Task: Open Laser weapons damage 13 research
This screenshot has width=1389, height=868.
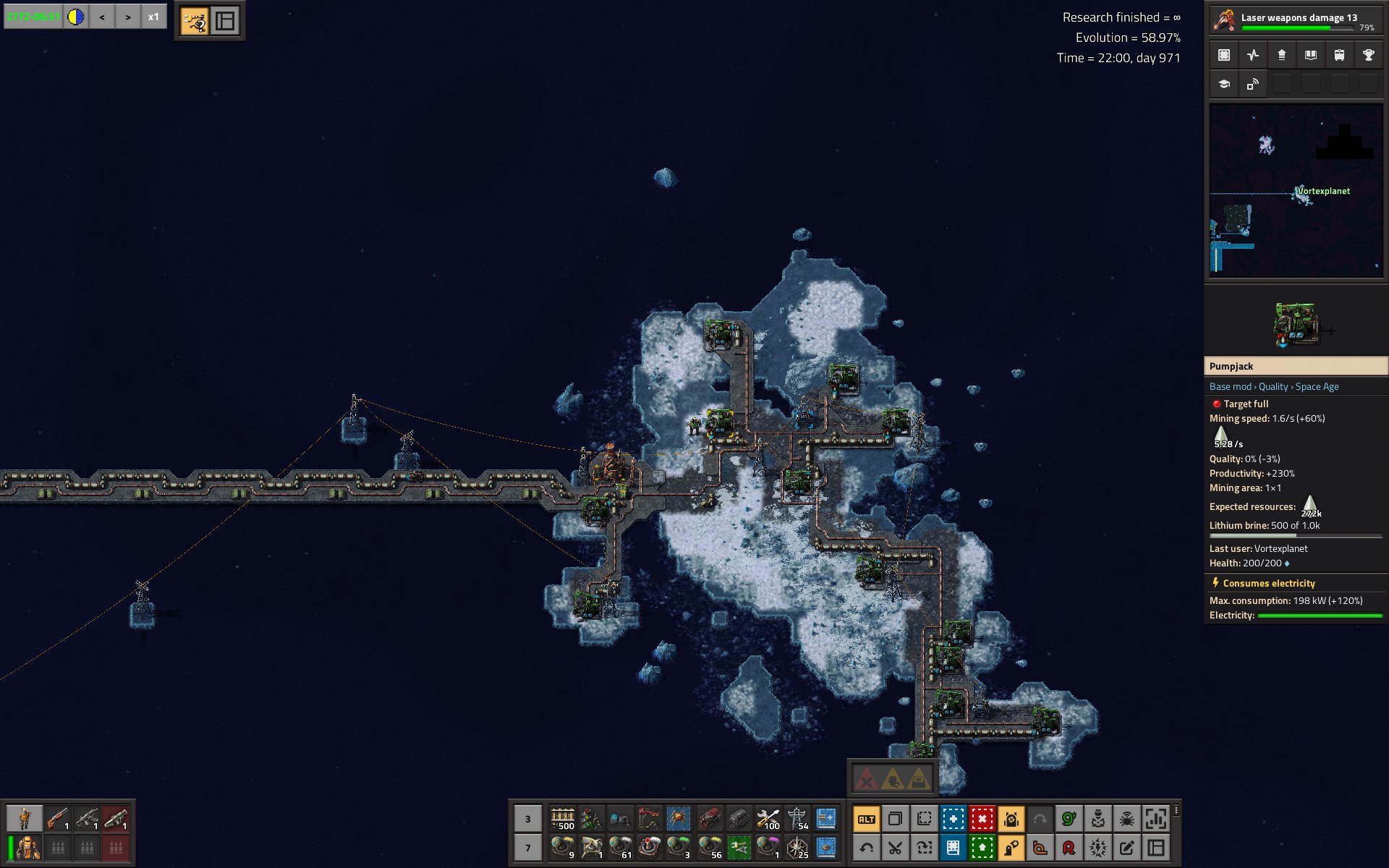Action: pyautogui.click(x=1295, y=20)
